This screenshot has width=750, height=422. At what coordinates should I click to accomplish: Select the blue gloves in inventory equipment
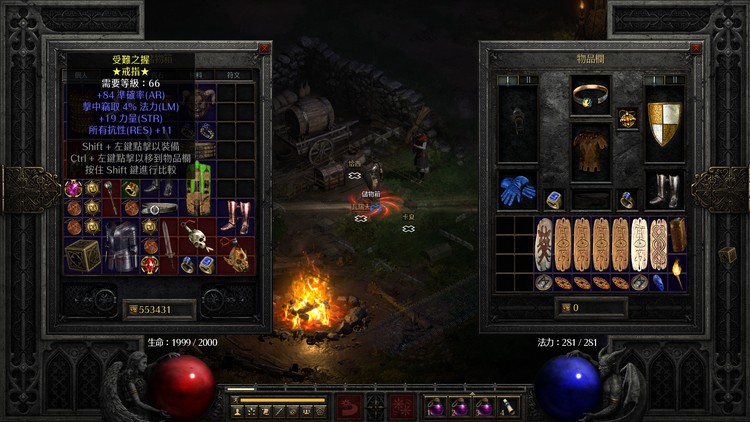click(x=516, y=190)
